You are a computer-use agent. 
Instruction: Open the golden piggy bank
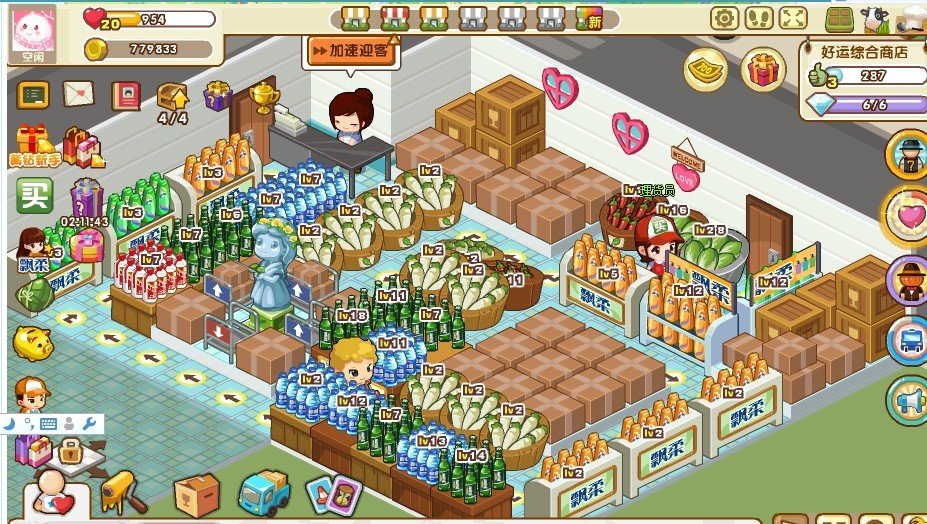[x=32, y=343]
